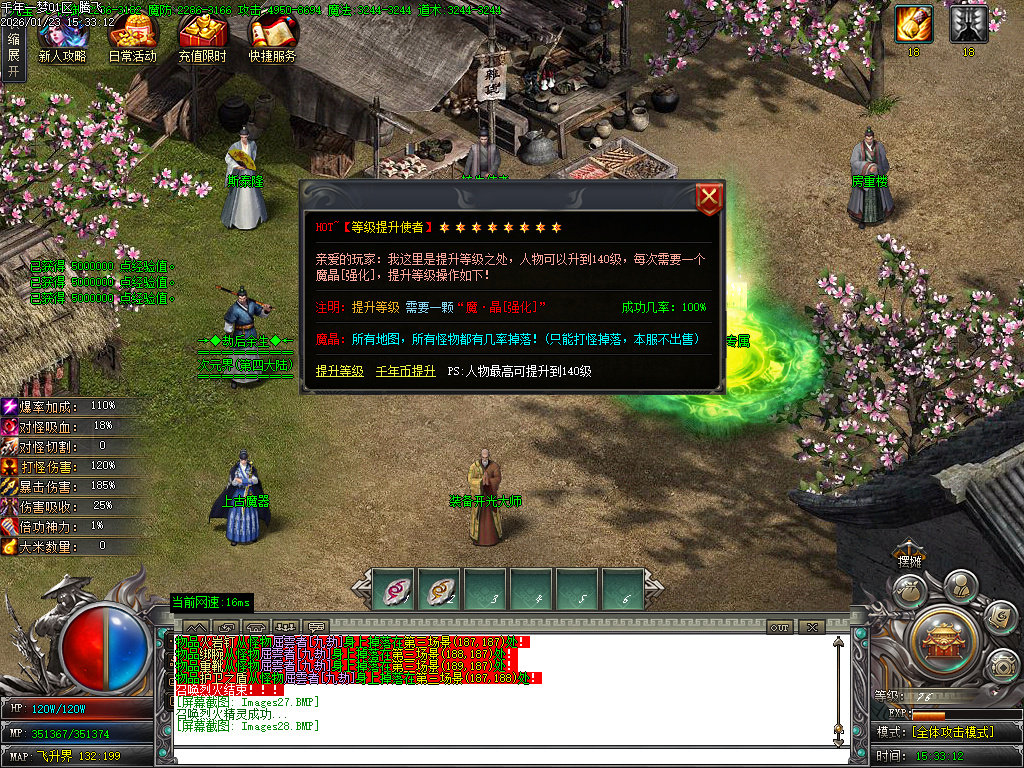Close the chat panel with X button
This screenshot has width=1024, height=768.
[811, 627]
